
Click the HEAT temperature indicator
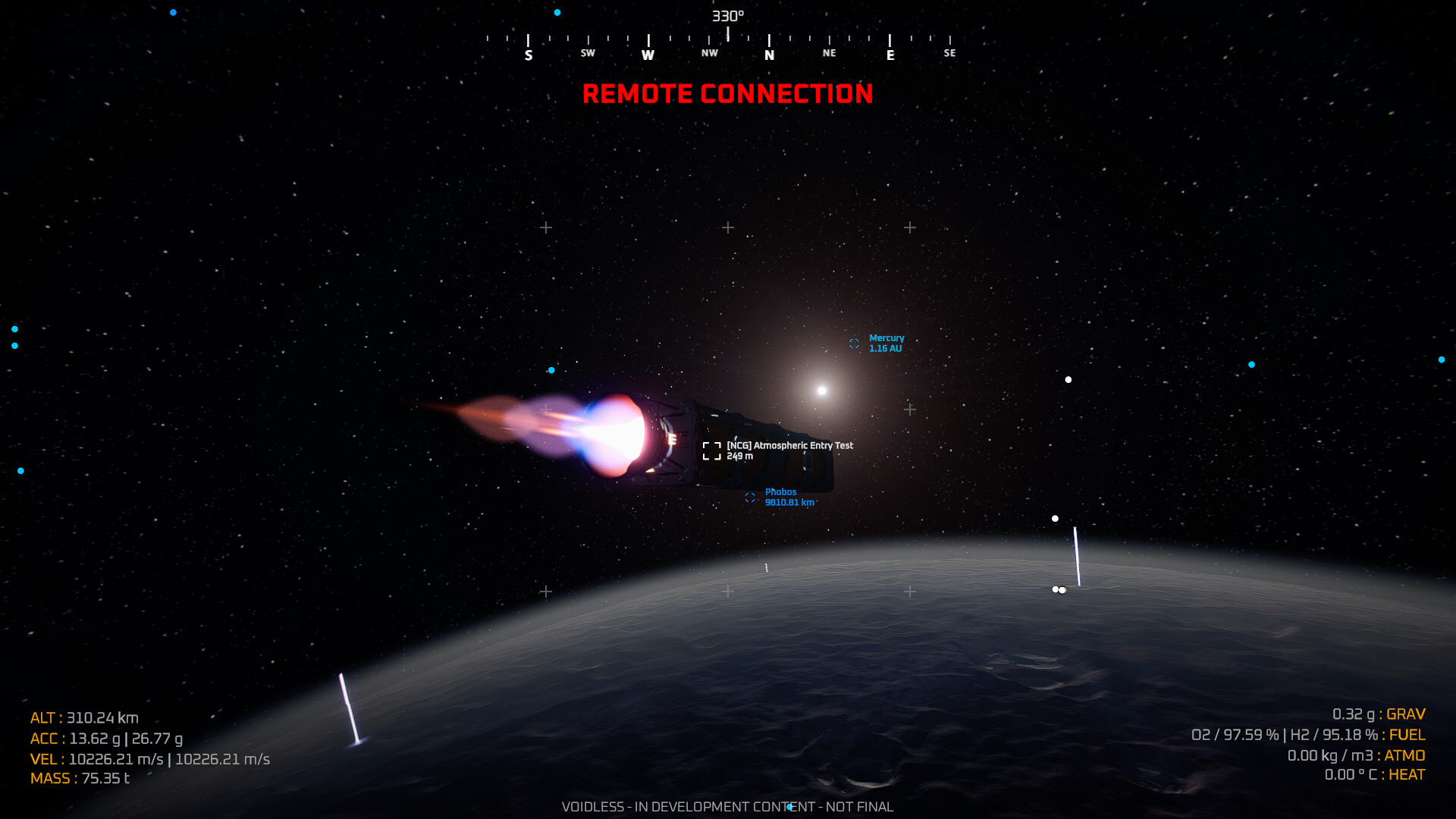1405,775
